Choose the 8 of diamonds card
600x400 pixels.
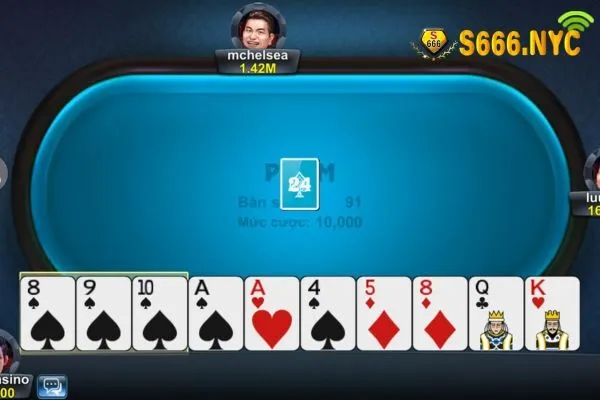(439, 313)
